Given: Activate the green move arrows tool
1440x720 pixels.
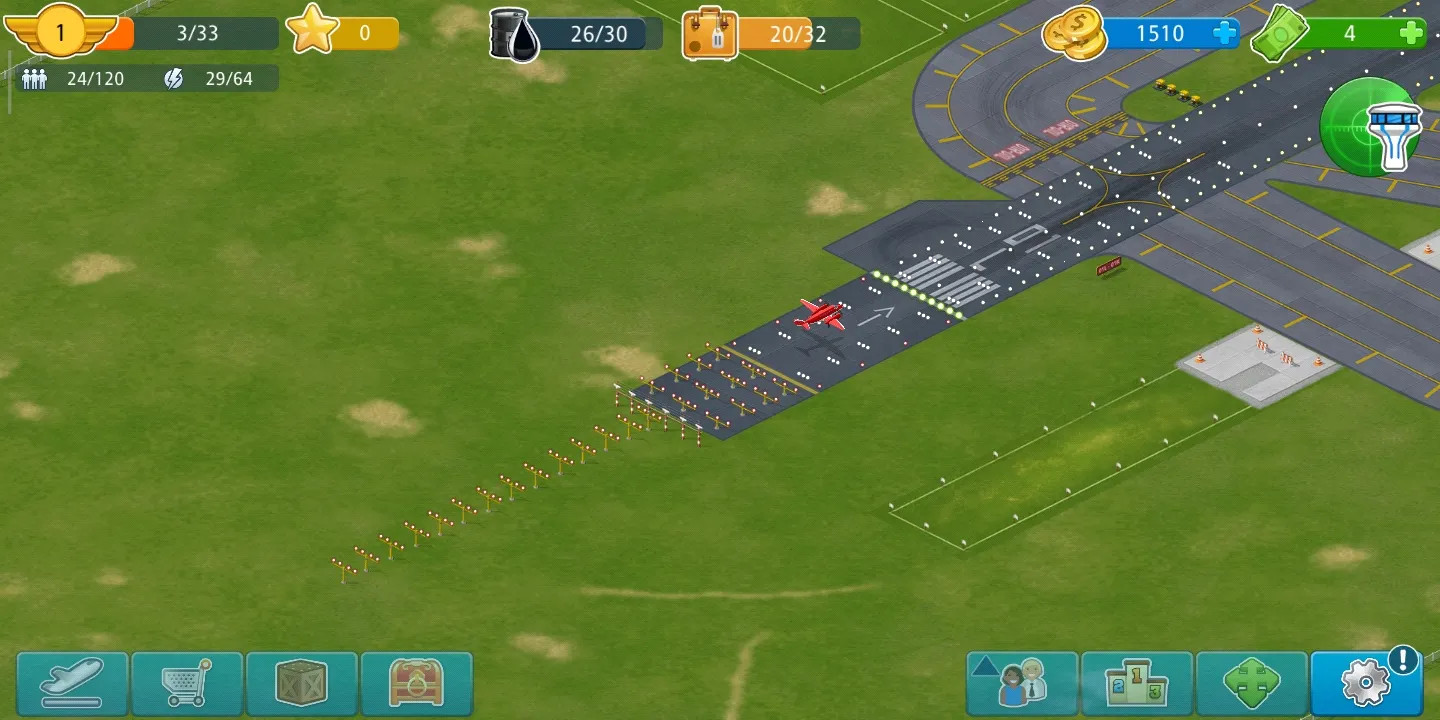Looking at the screenshot, I should coord(1252,682).
